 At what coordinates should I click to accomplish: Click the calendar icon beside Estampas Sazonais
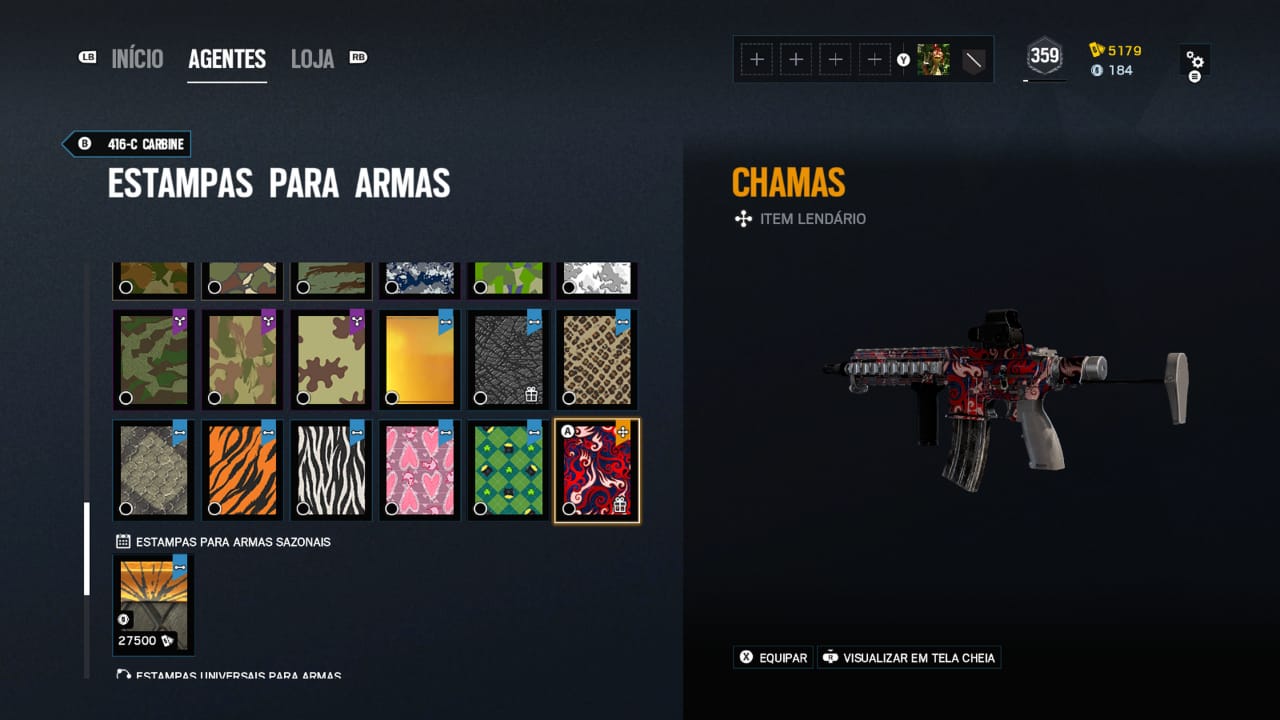pos(123,541)
